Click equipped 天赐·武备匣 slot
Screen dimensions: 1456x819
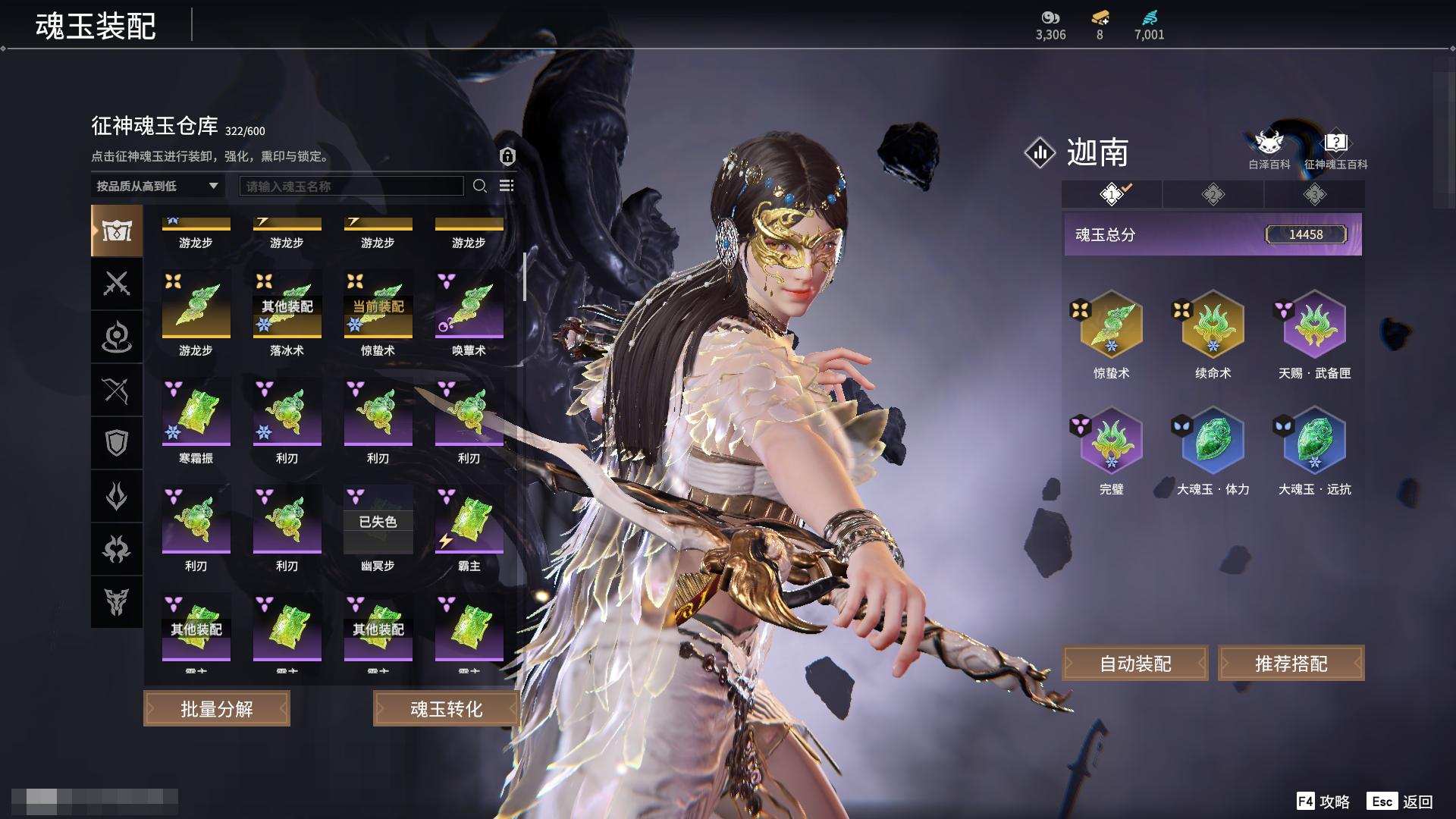(1314, 325)
